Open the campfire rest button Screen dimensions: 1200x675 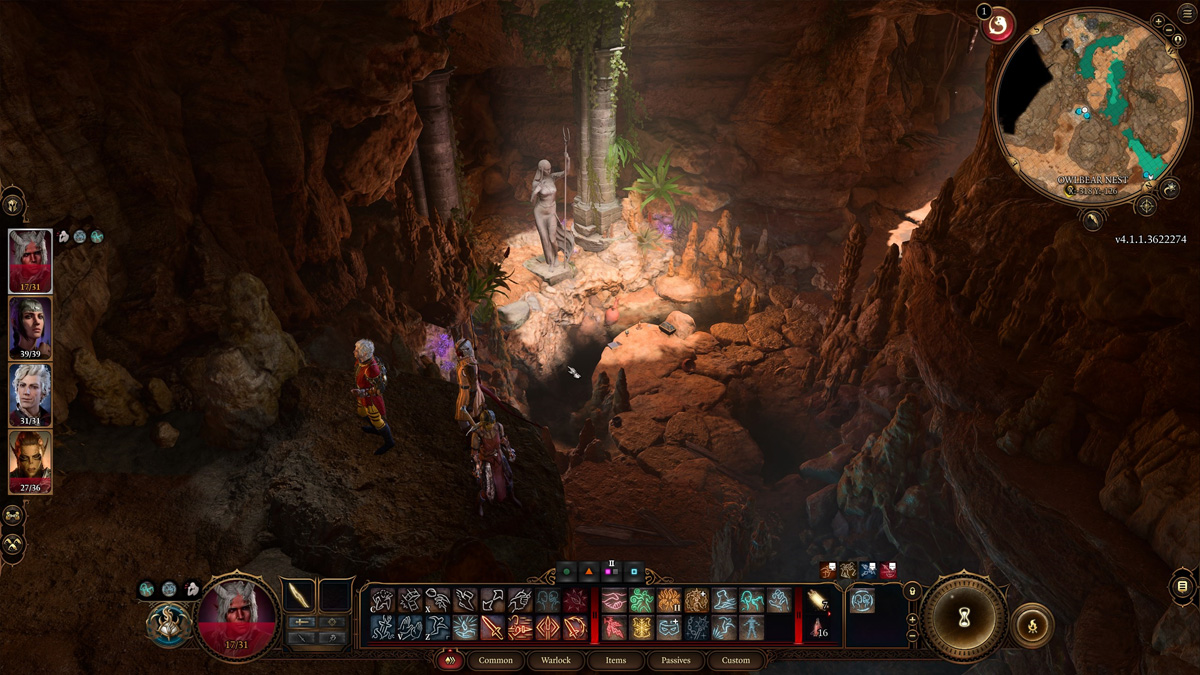(x=1032, y=625)
